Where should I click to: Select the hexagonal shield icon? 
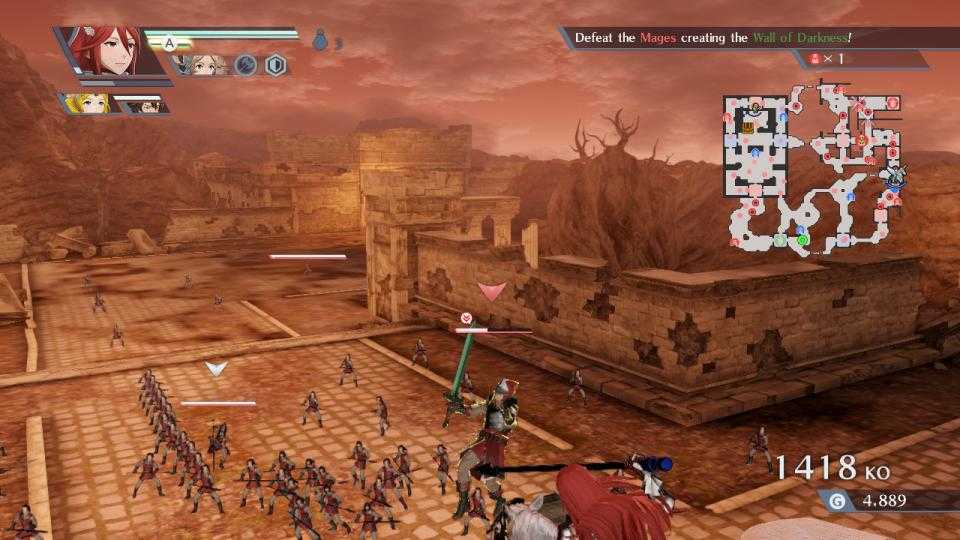click(x=276, y=66)
